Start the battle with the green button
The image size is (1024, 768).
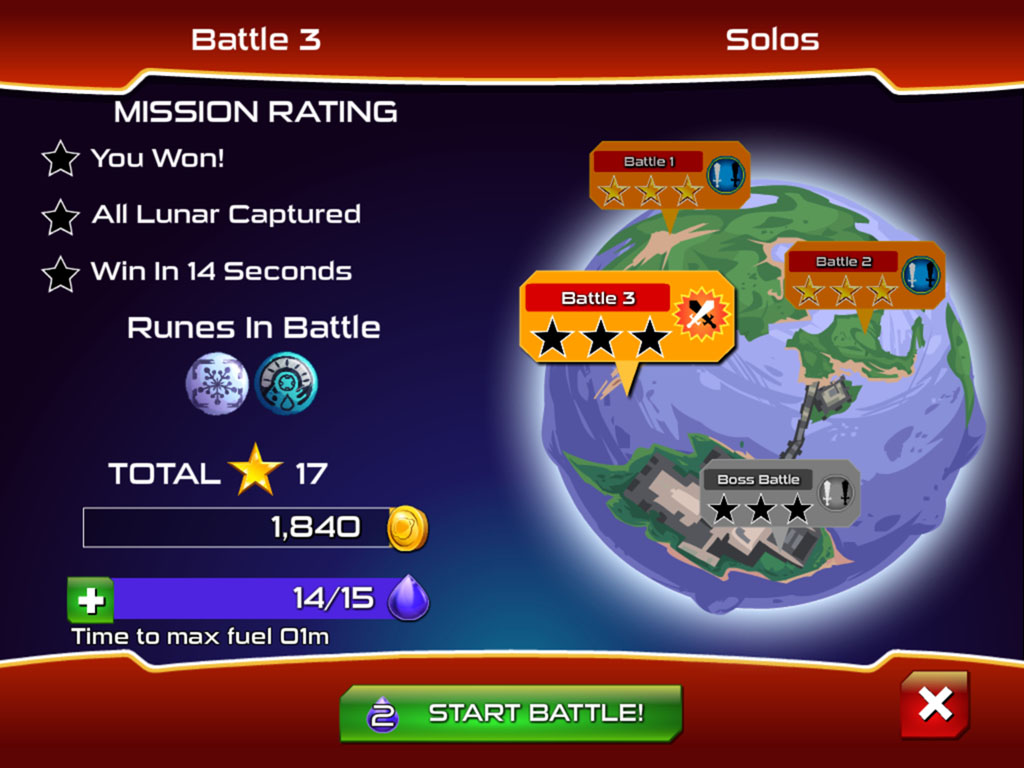(511, 713)
